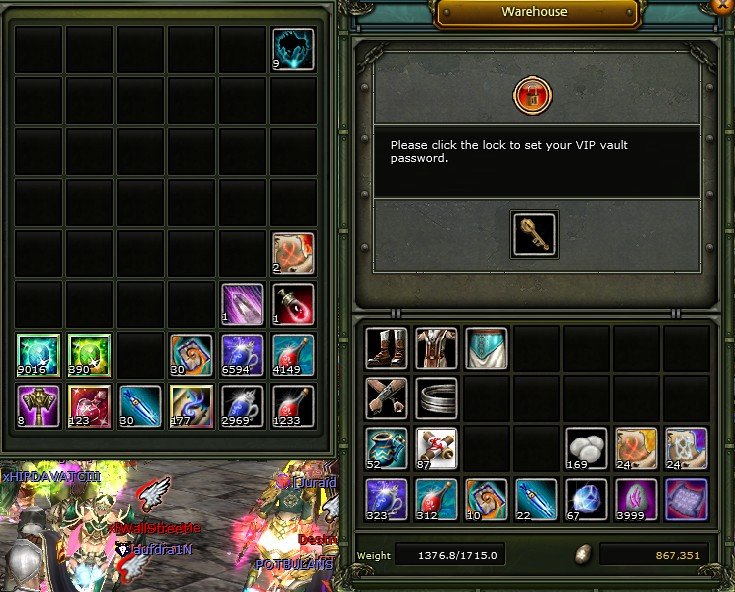Click the red padlock to set the vault password
The width and height of the screenshot is (735, 592).
(532, 96)
